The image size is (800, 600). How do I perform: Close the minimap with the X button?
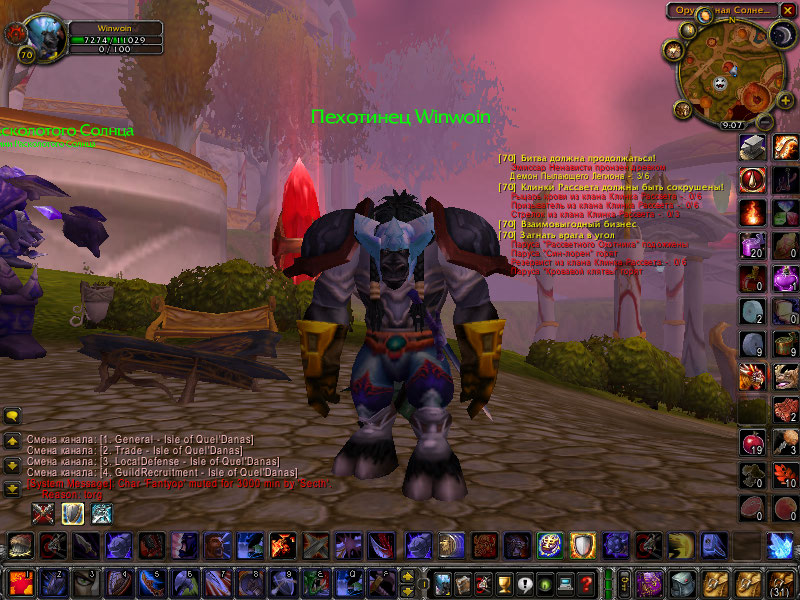pos(790,11)
